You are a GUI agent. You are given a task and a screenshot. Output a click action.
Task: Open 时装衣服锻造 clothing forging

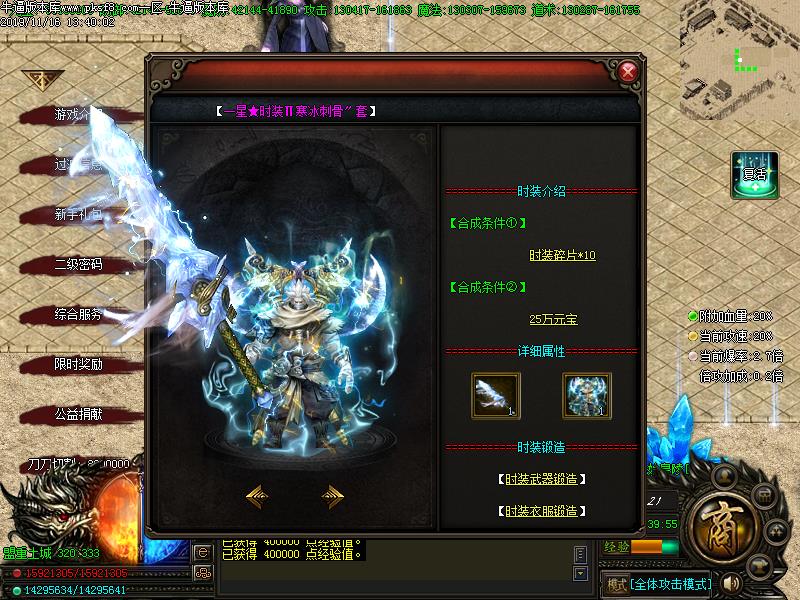(541, 511)
